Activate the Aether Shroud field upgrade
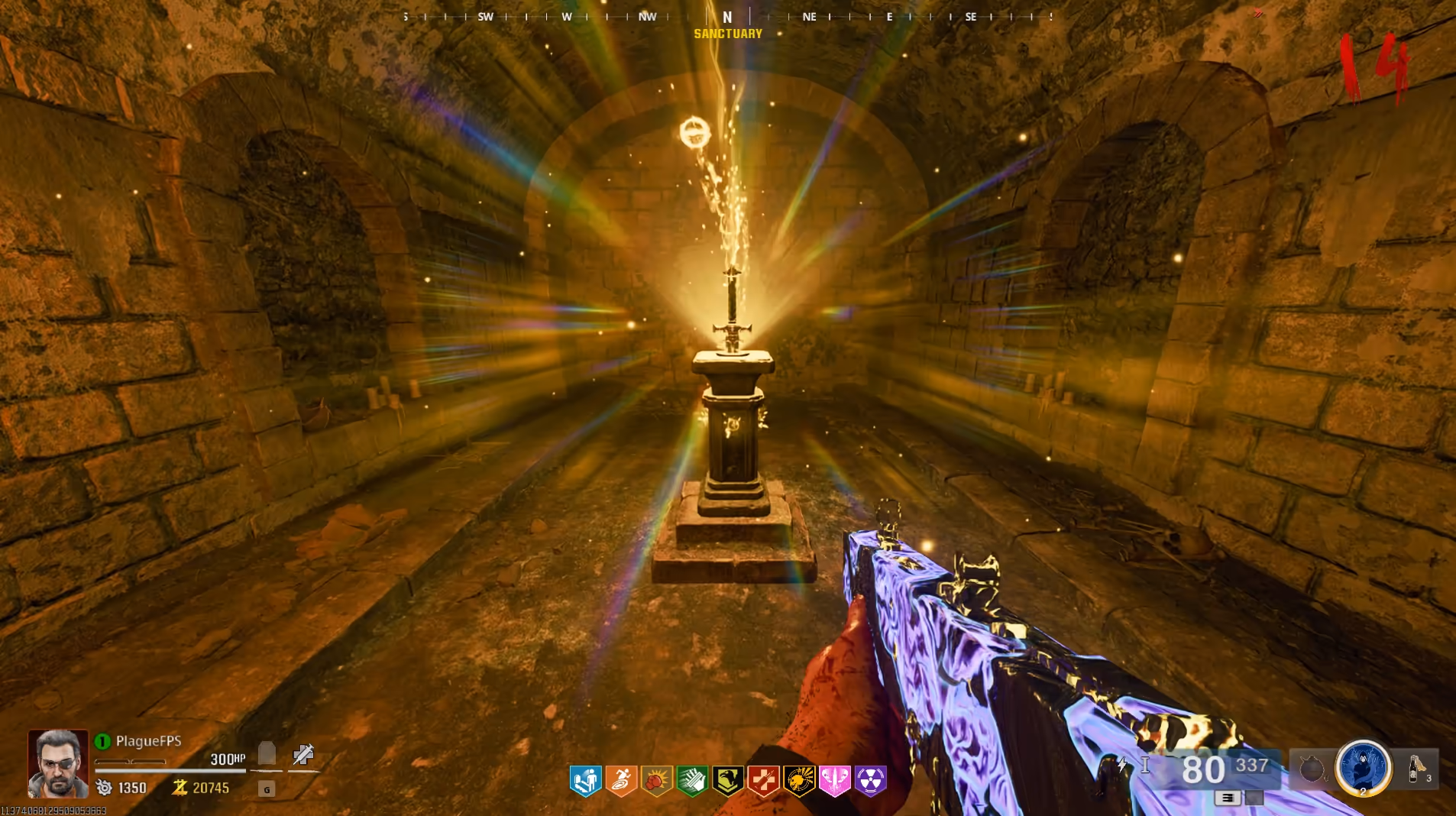The height and width of the screenshot is (816, 1456). pos(1362,766)
